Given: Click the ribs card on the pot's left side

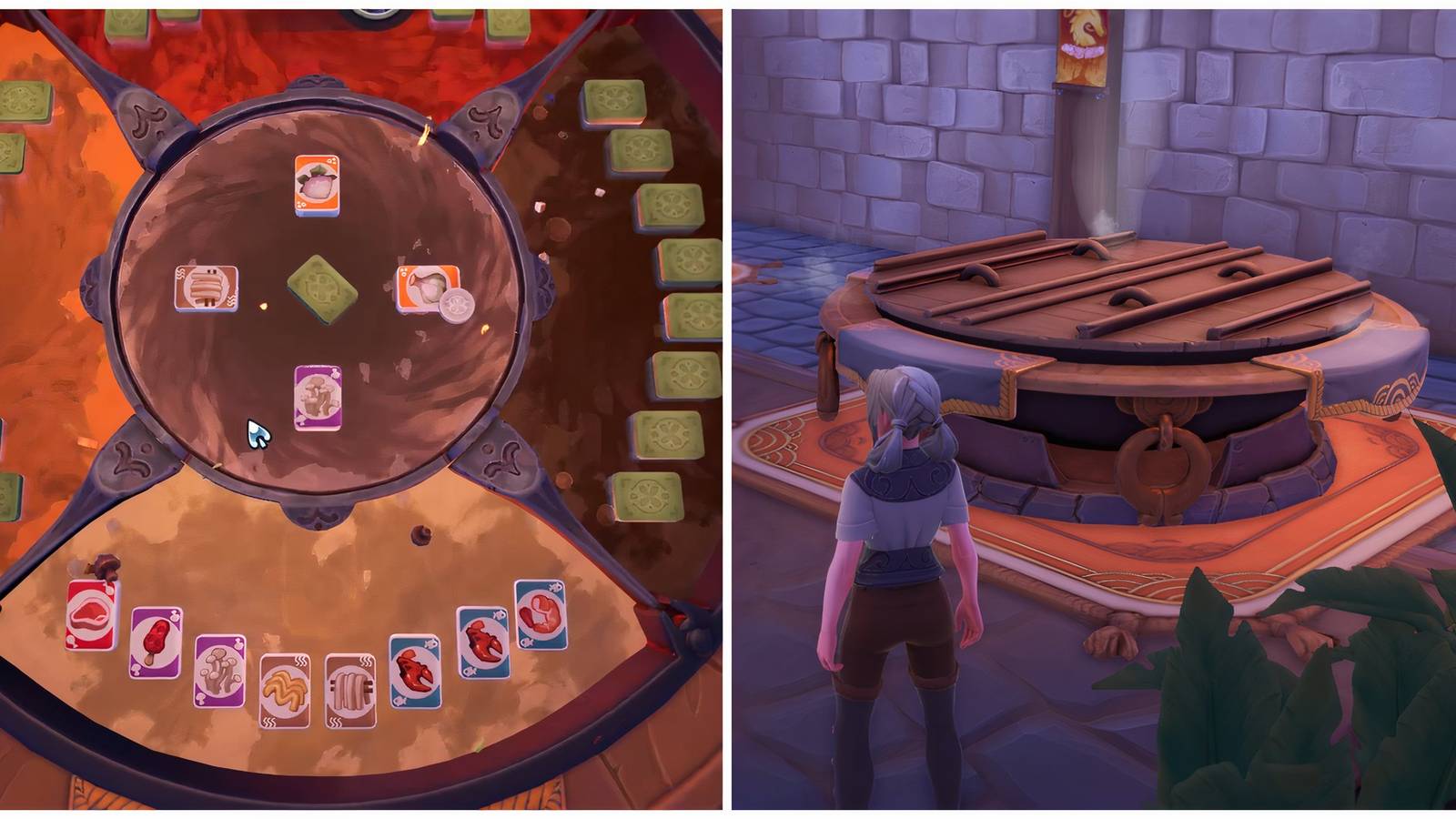Looking at the screenshot, I should 205,287.
